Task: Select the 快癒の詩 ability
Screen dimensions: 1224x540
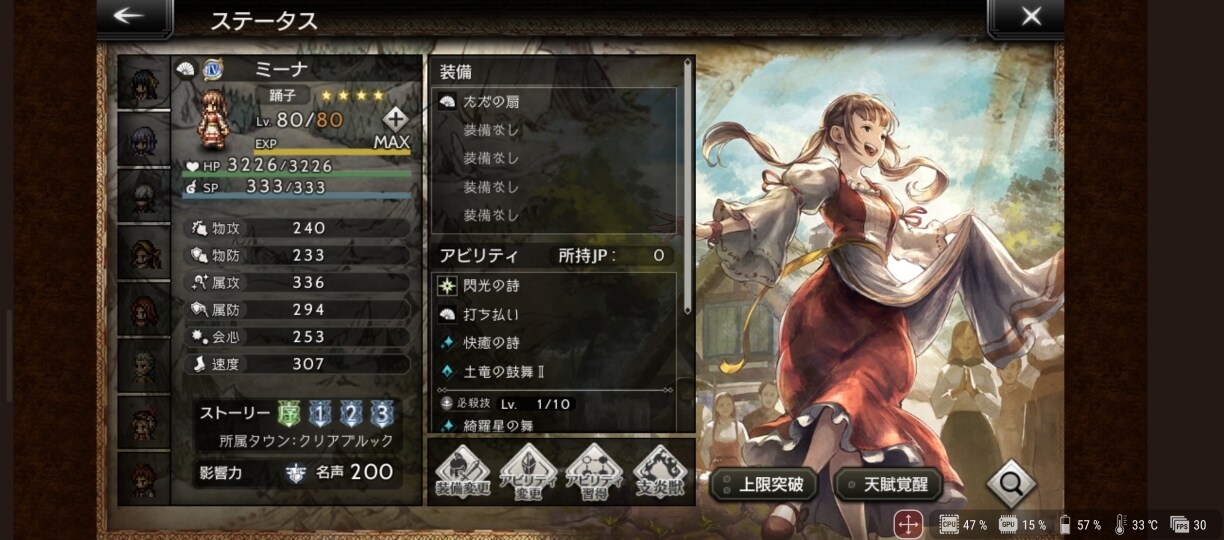Action: (x=553, y=343)
